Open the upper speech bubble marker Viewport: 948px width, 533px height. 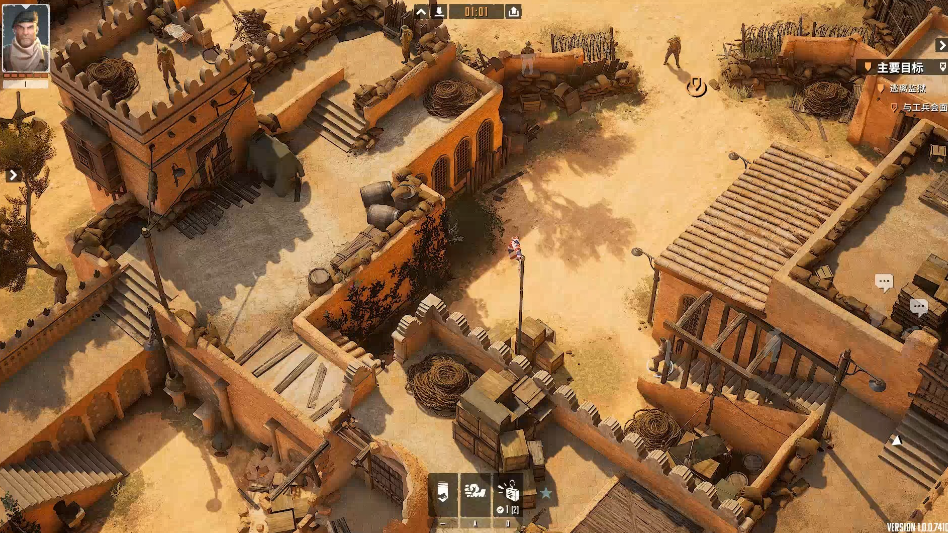[x=884, y=282]
